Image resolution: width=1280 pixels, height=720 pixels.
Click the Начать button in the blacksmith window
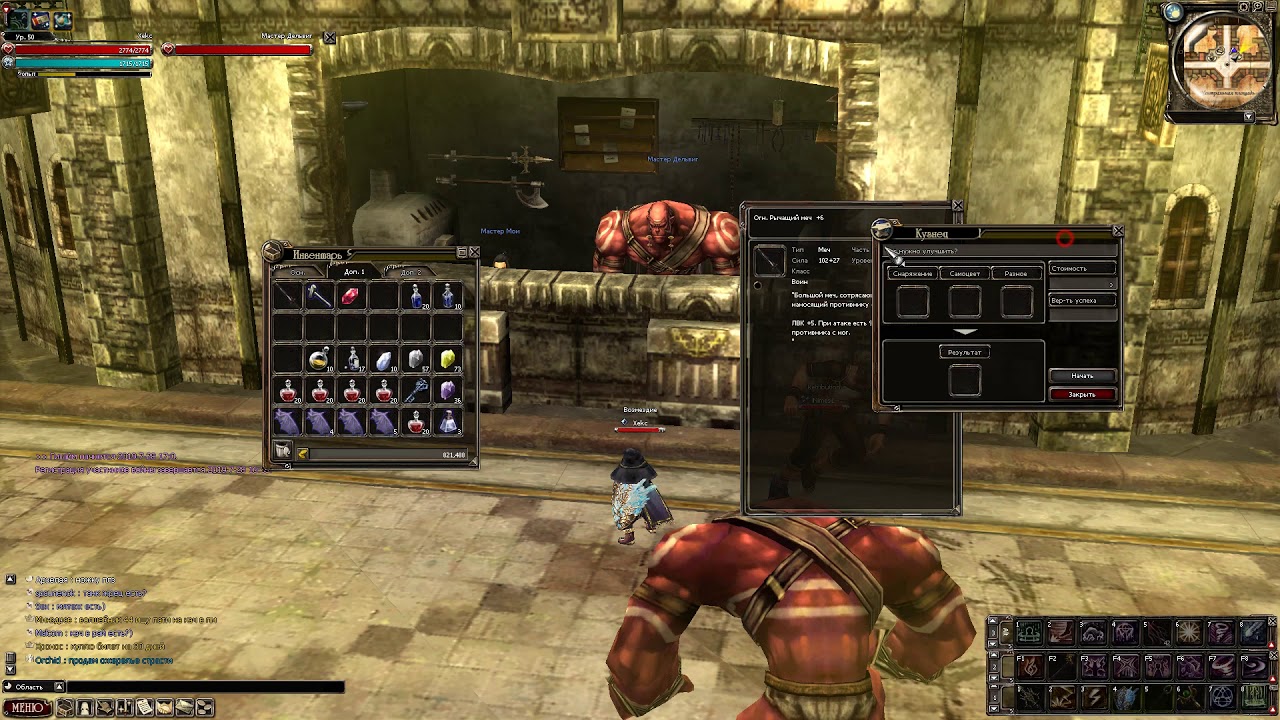pyautogui.click(x=1082, y=376)
